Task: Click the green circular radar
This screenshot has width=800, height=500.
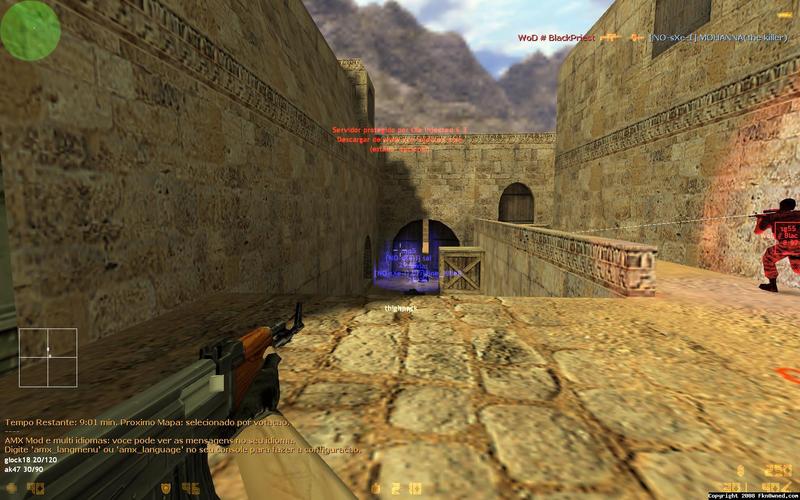Action: 30,29
